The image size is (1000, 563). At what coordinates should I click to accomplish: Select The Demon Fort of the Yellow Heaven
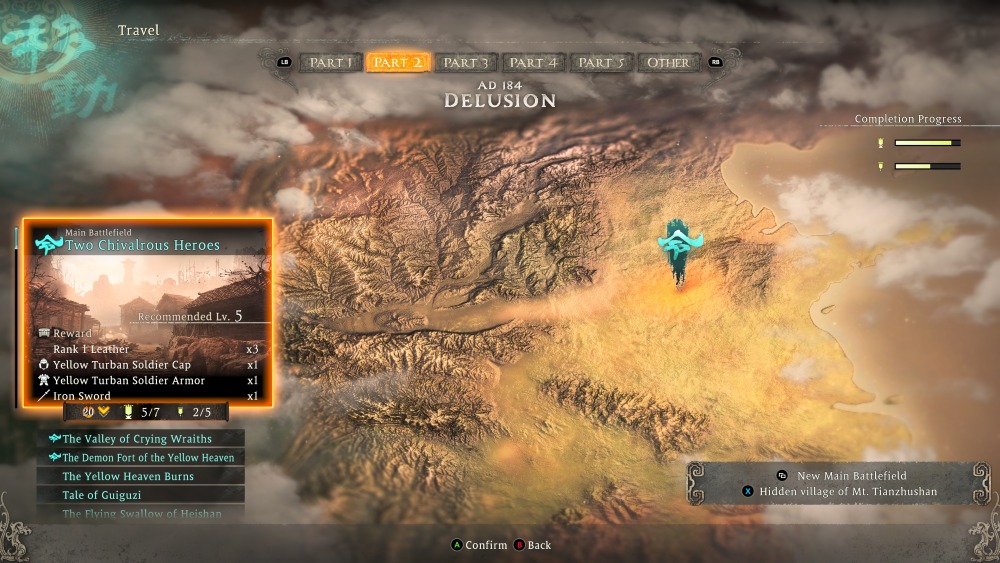tap(140, 458)
